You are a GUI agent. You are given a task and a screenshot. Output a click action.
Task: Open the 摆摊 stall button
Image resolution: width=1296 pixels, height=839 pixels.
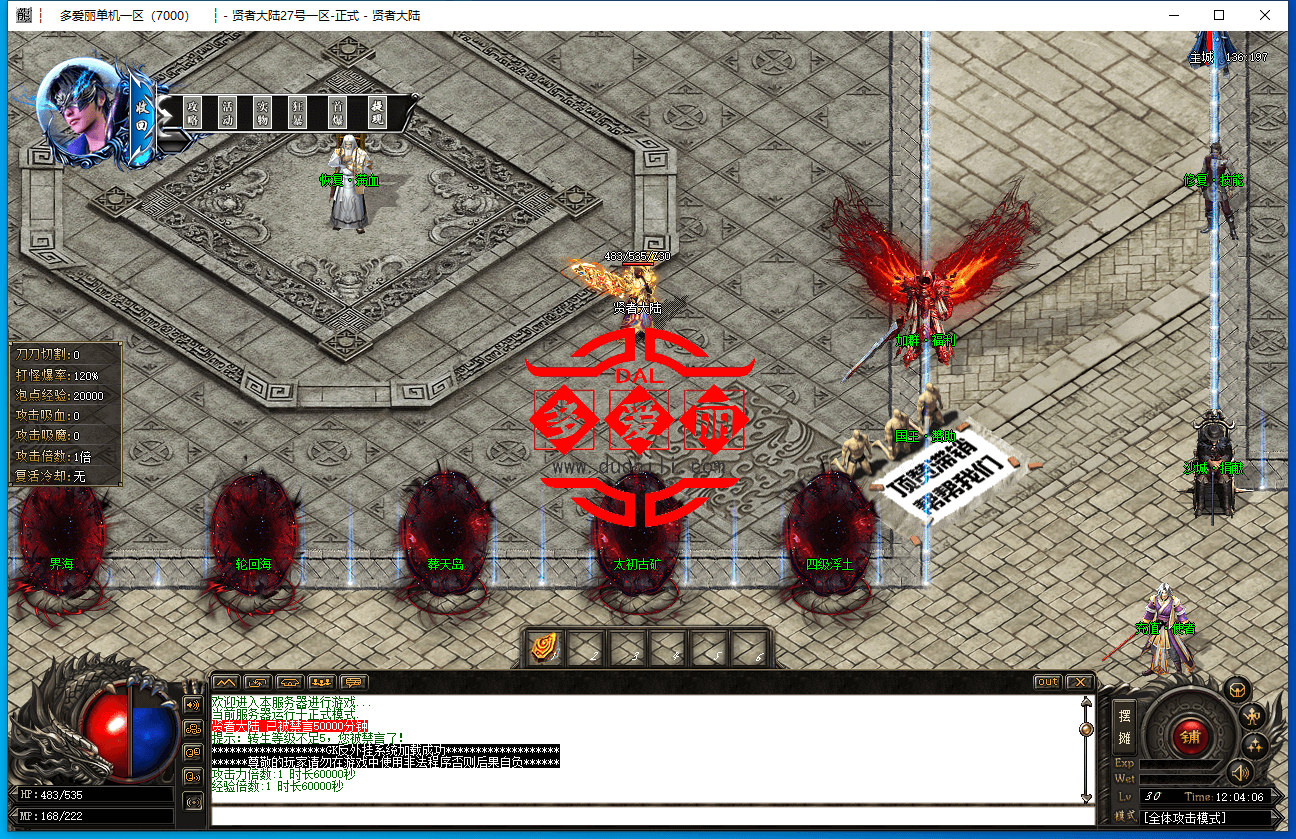click(x=1125, y=726)
